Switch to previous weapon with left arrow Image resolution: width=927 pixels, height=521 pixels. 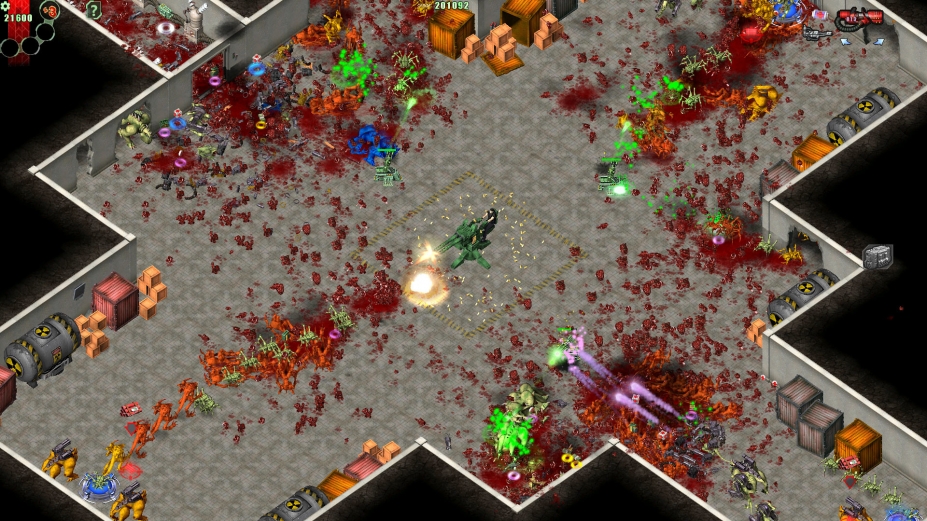click(x=845, y=41)
